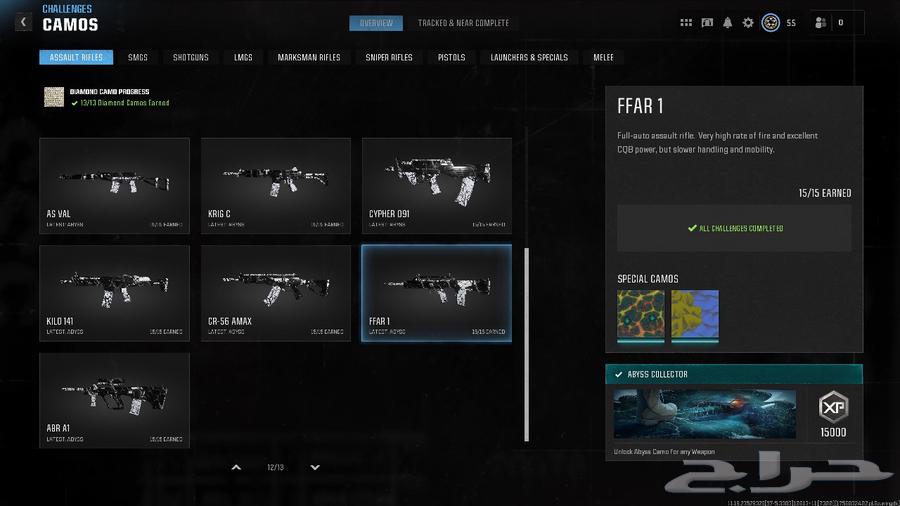This screenshot has height=506, width=900.
Task: Pick the CR-56 AMAX weapon tile
Action: tap(276, 293)
